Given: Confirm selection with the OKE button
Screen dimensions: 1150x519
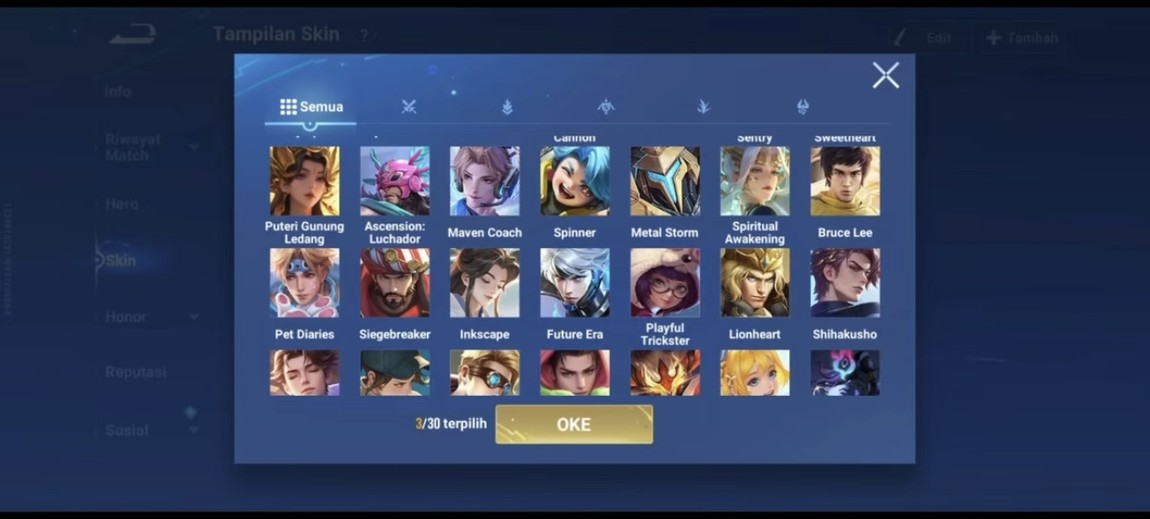Looking at the screenshot, I should point(574,424).
